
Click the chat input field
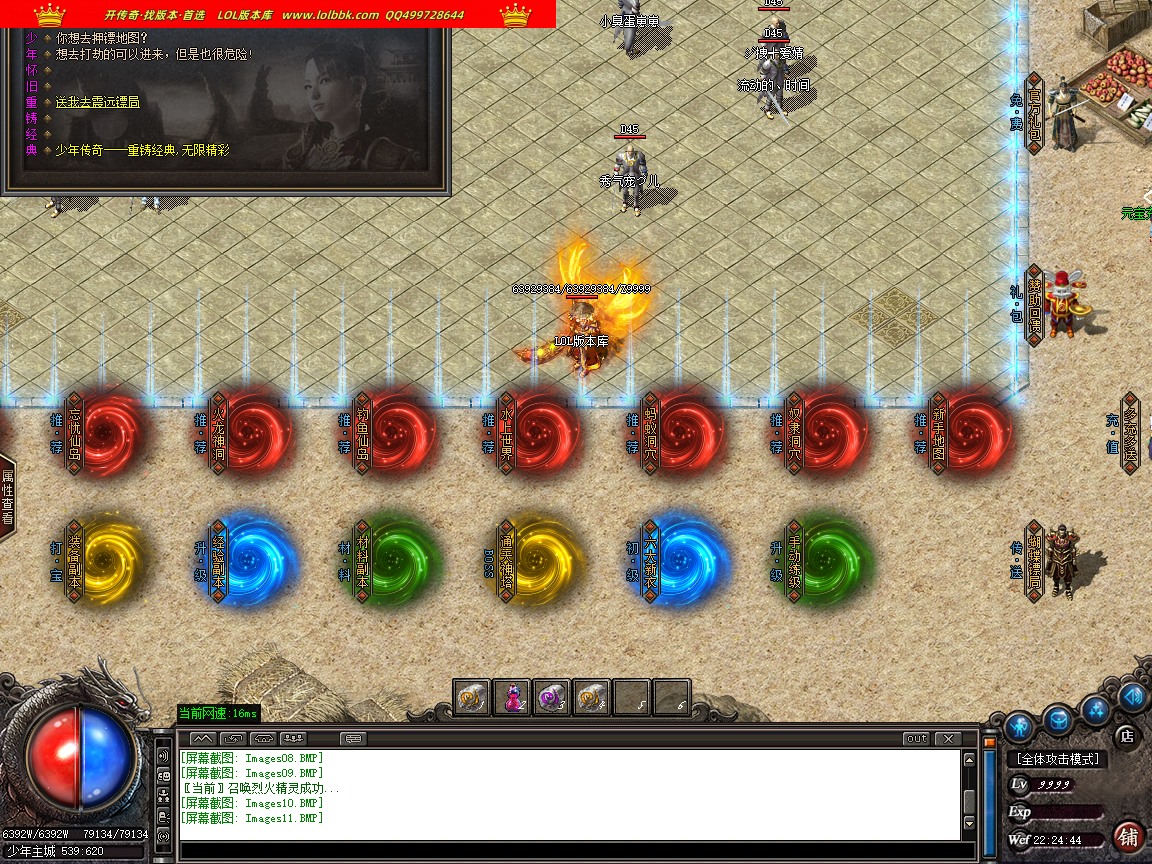pos(570,851)
